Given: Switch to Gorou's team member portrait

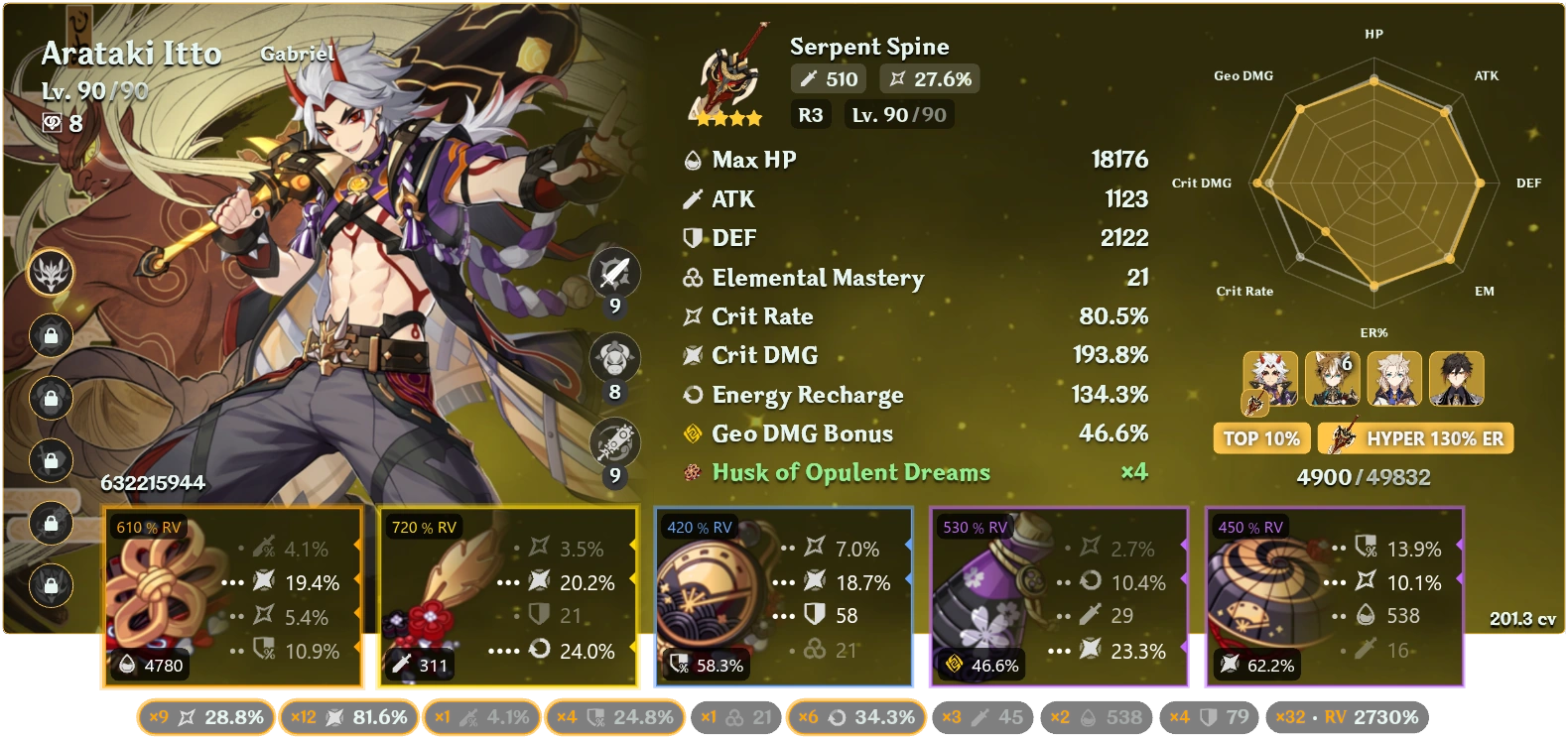Looking at the screenshot, I should pos(1335,379).
